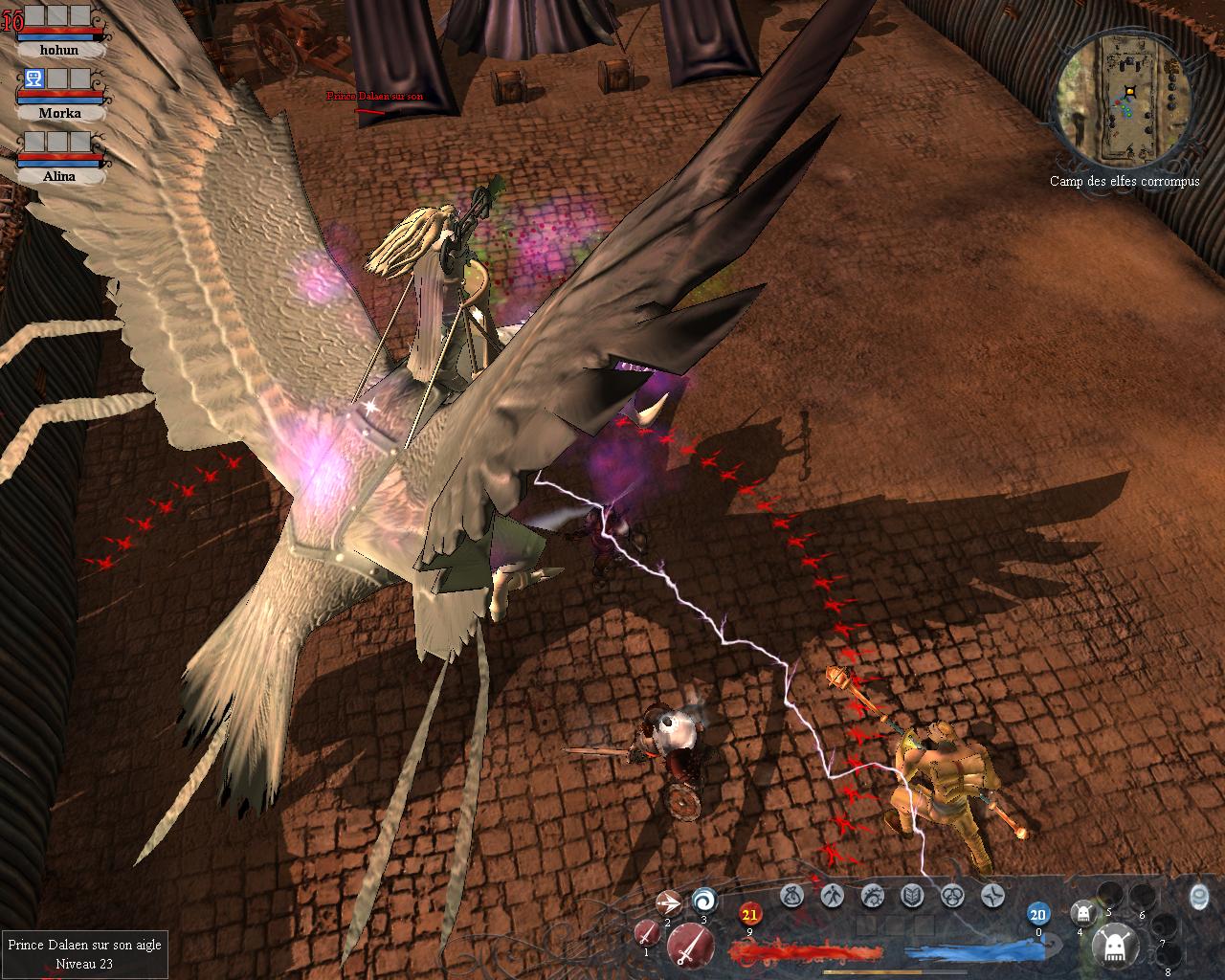Use the blue mana potion numbered 20
The image size is (1225, 980).
1038,914
